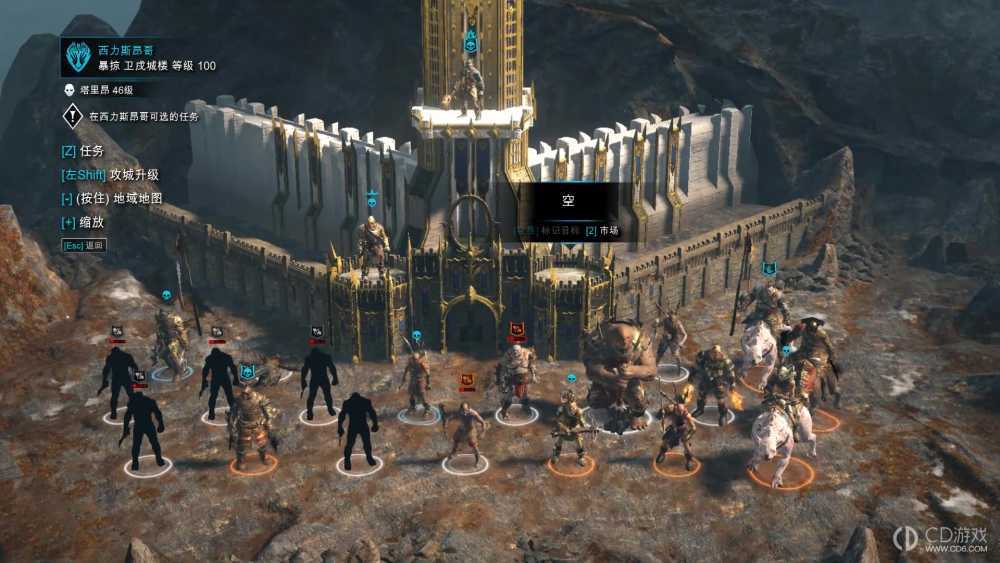Click the 西力斯昂哥 region emblem icon

click(78, 57)
